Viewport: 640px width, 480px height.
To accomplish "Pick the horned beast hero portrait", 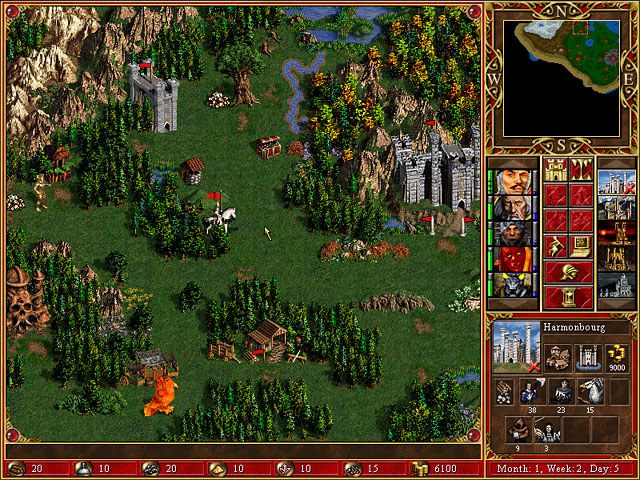I will point(516,286).
